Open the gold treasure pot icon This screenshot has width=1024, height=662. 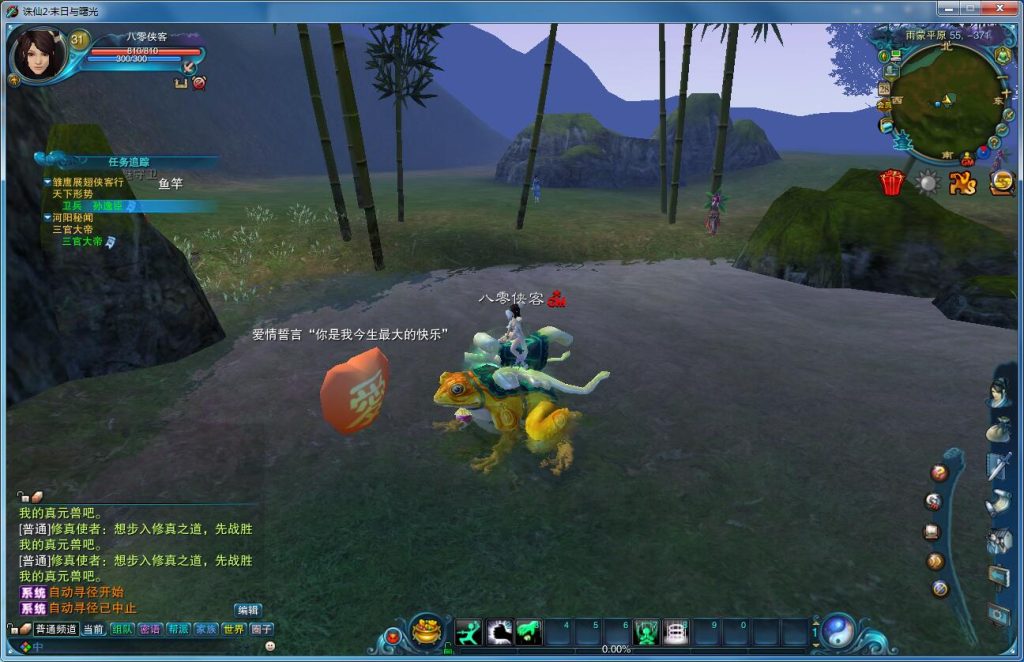click(427, 632)
